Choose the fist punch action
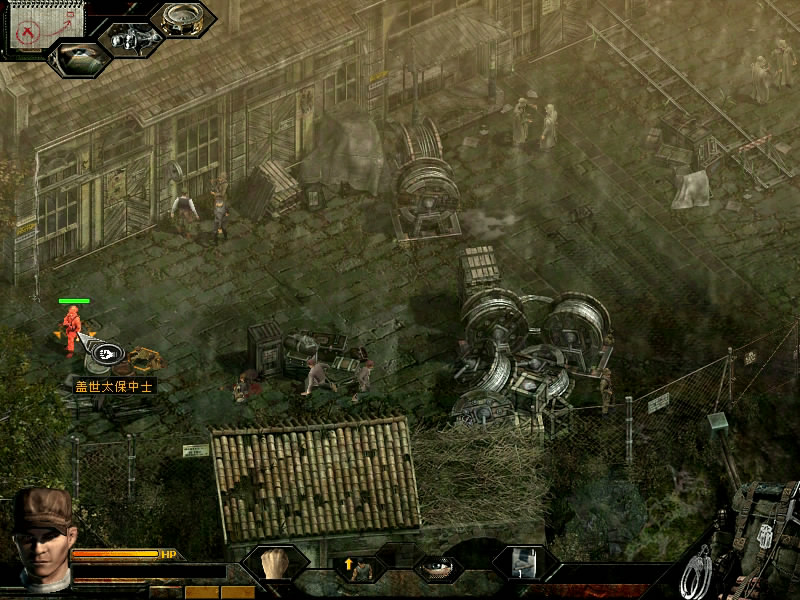The image size is (800, 600). coord(275,565)
